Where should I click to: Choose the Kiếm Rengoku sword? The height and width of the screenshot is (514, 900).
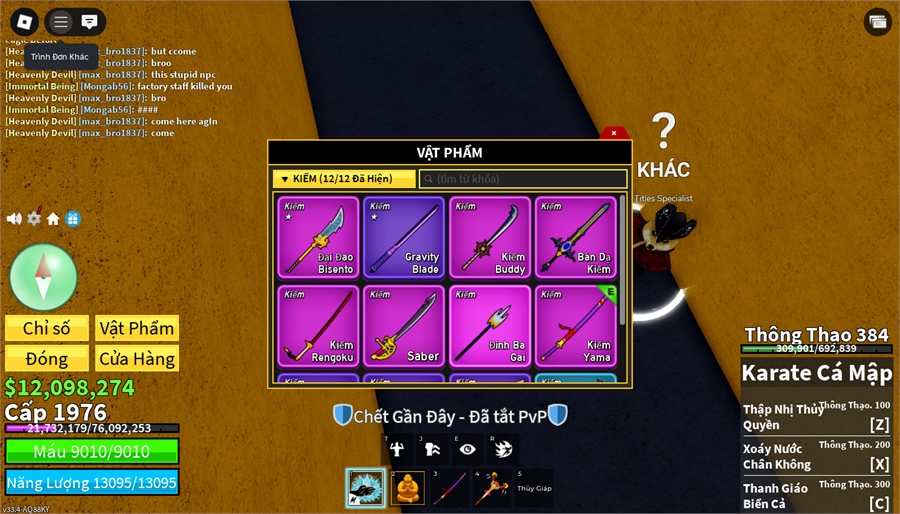(x=319, y=326)
